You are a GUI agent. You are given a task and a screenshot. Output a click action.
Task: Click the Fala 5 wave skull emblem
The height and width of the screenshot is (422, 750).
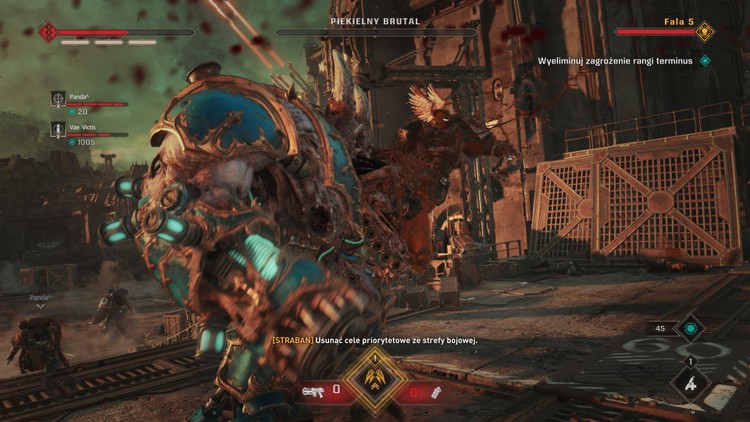click(704, 32)
